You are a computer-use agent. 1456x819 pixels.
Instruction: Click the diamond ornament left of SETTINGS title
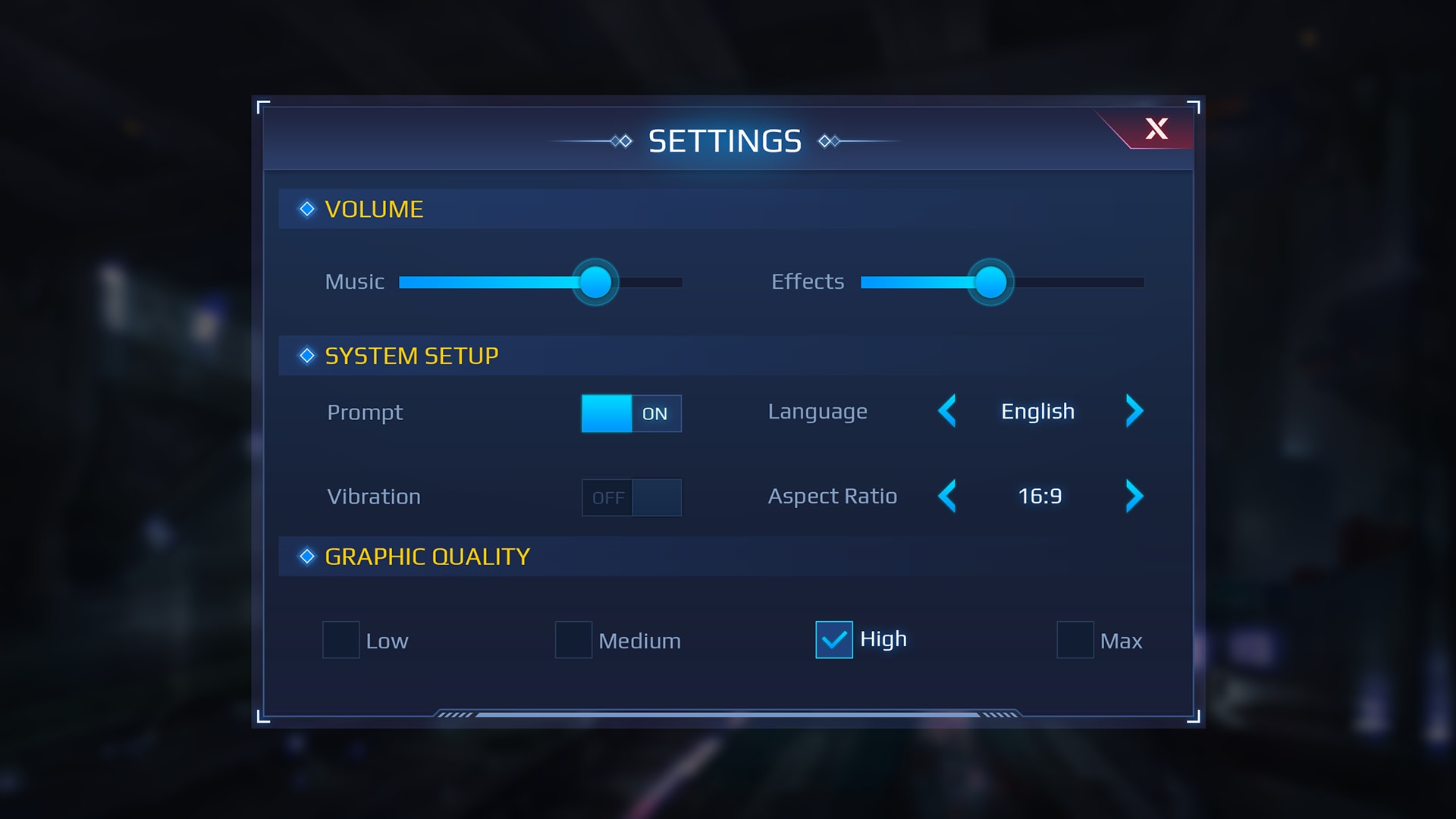(622, 140)
